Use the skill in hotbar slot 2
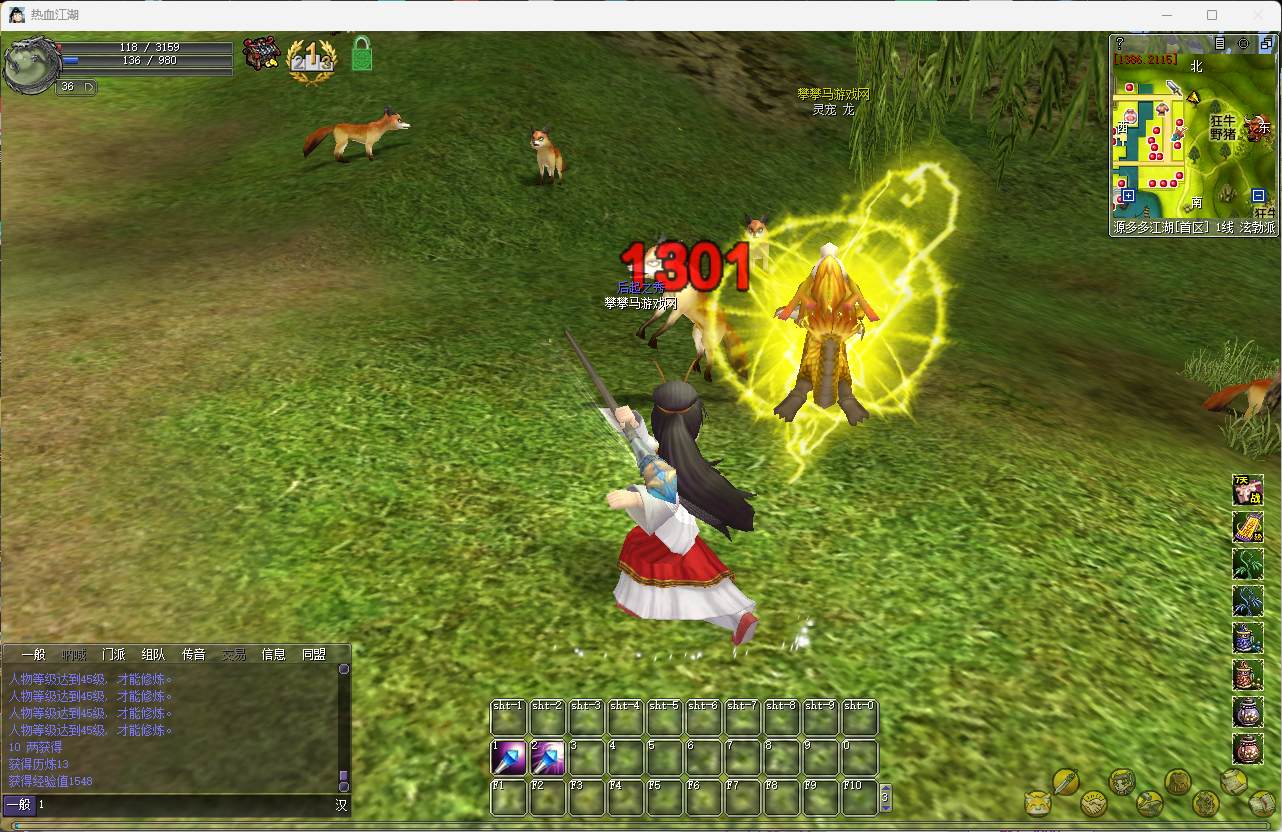1282x832 pixels. [547, 758]
